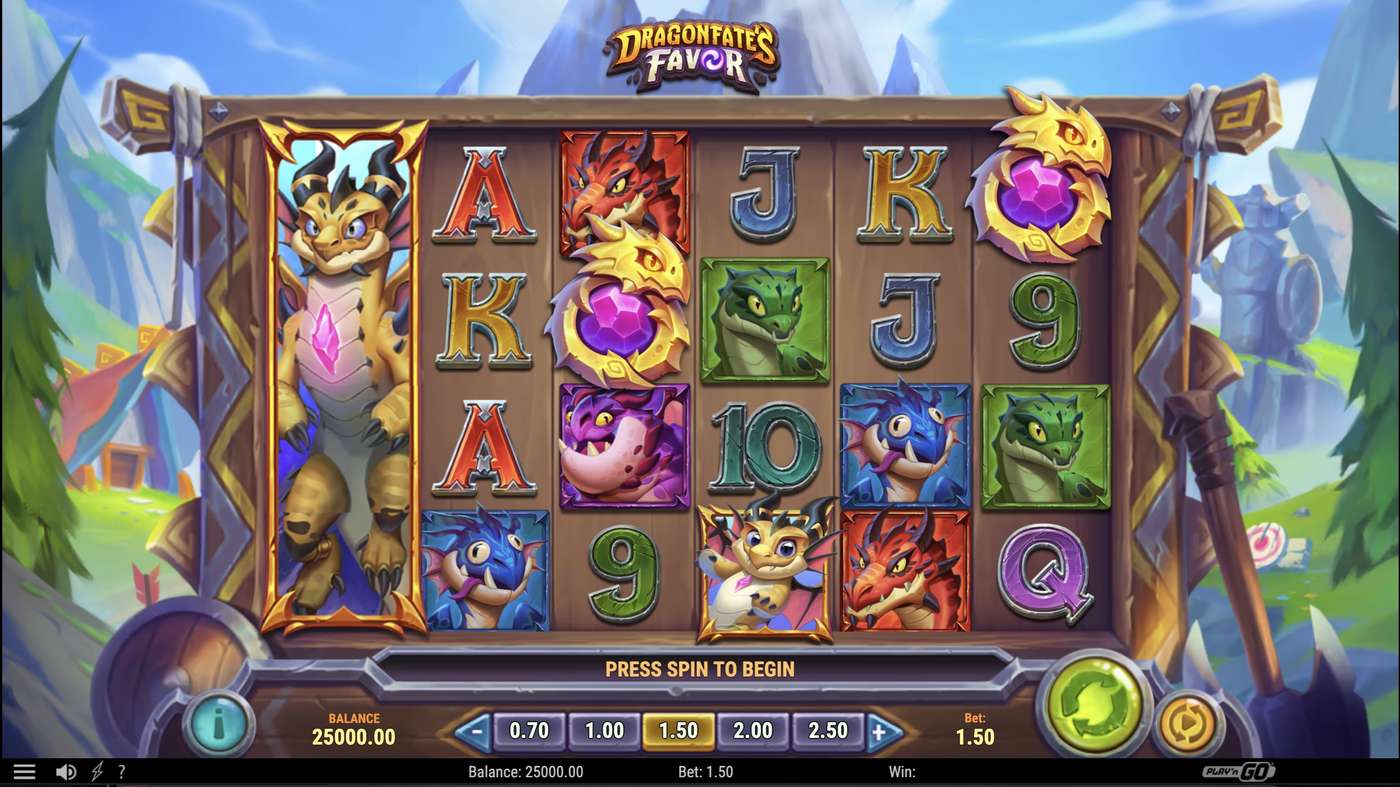
Task: Open help via the question mark icon
Action: (x=122, y=771)
